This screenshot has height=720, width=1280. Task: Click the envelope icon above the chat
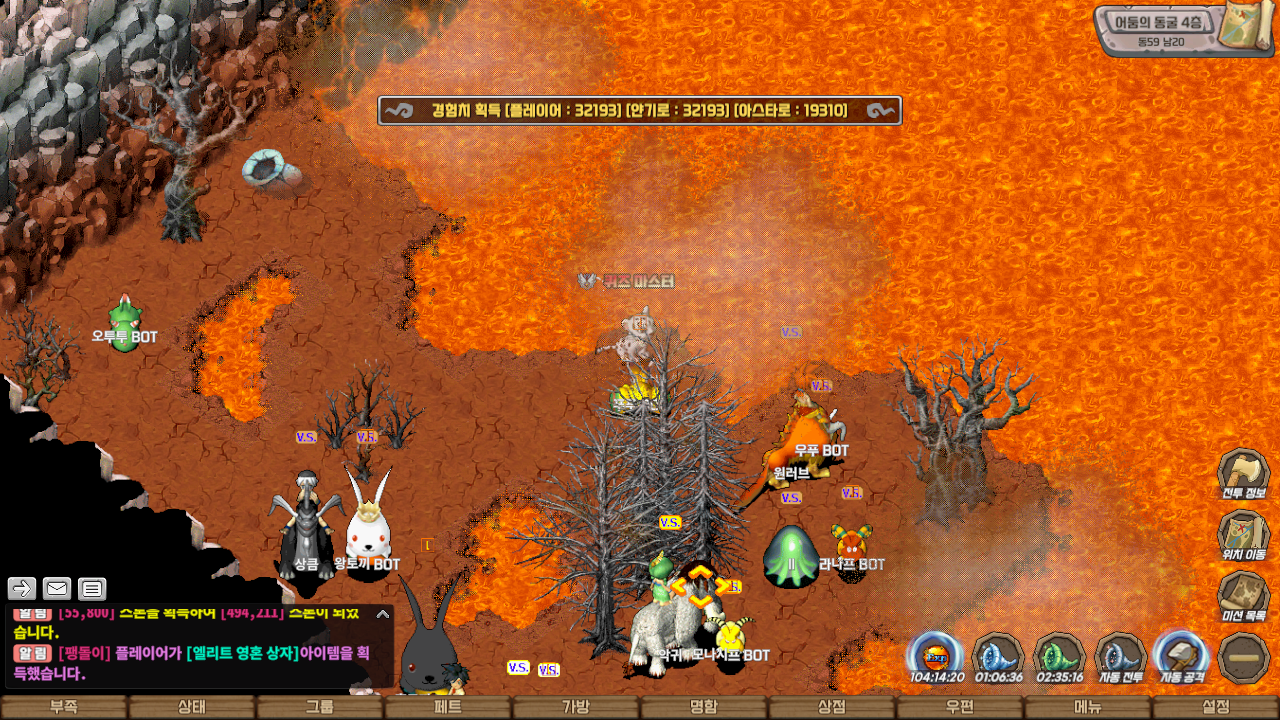point(57,589)
